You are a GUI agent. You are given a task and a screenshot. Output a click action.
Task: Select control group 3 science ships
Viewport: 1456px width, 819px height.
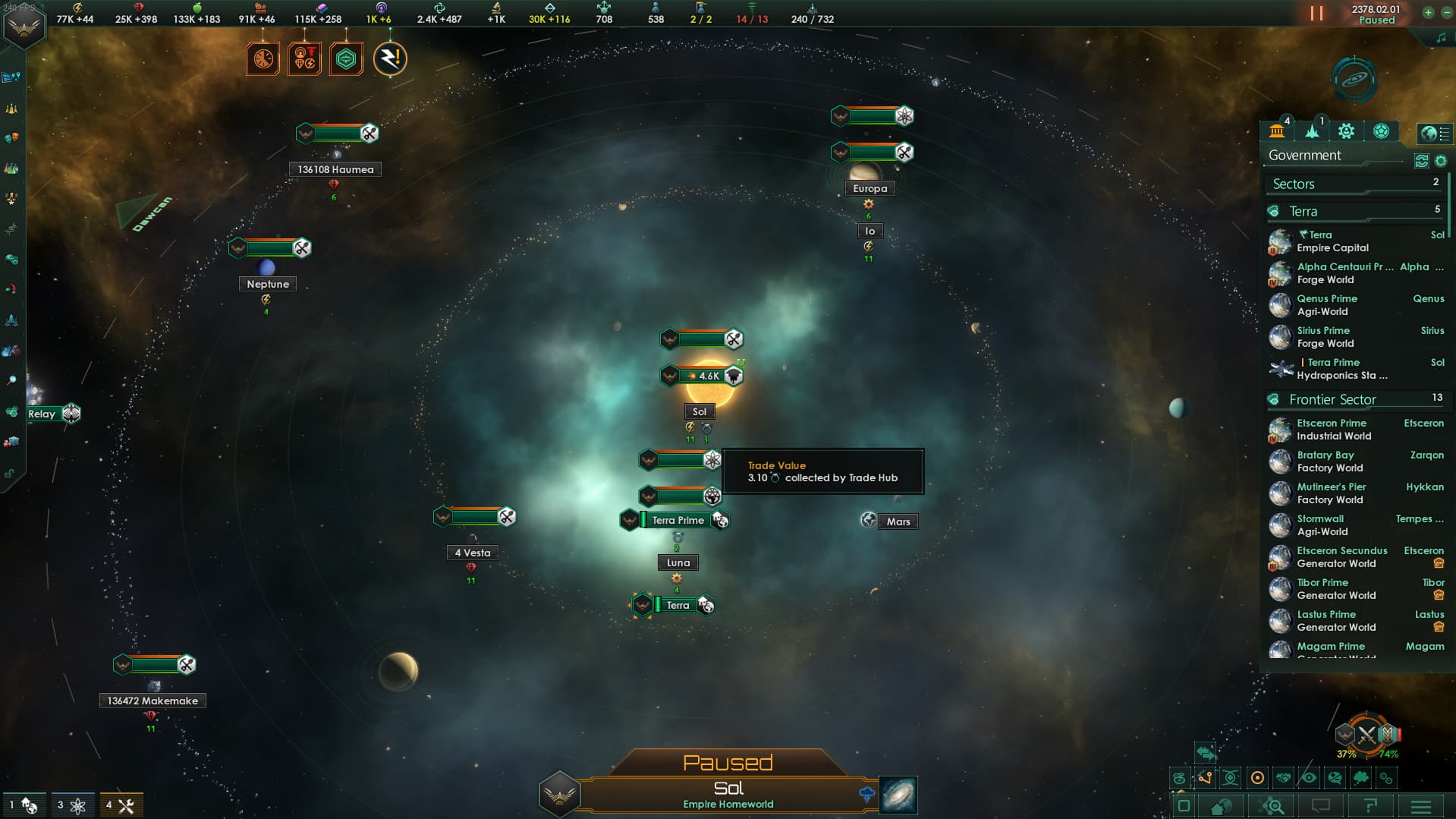point(71,805)
